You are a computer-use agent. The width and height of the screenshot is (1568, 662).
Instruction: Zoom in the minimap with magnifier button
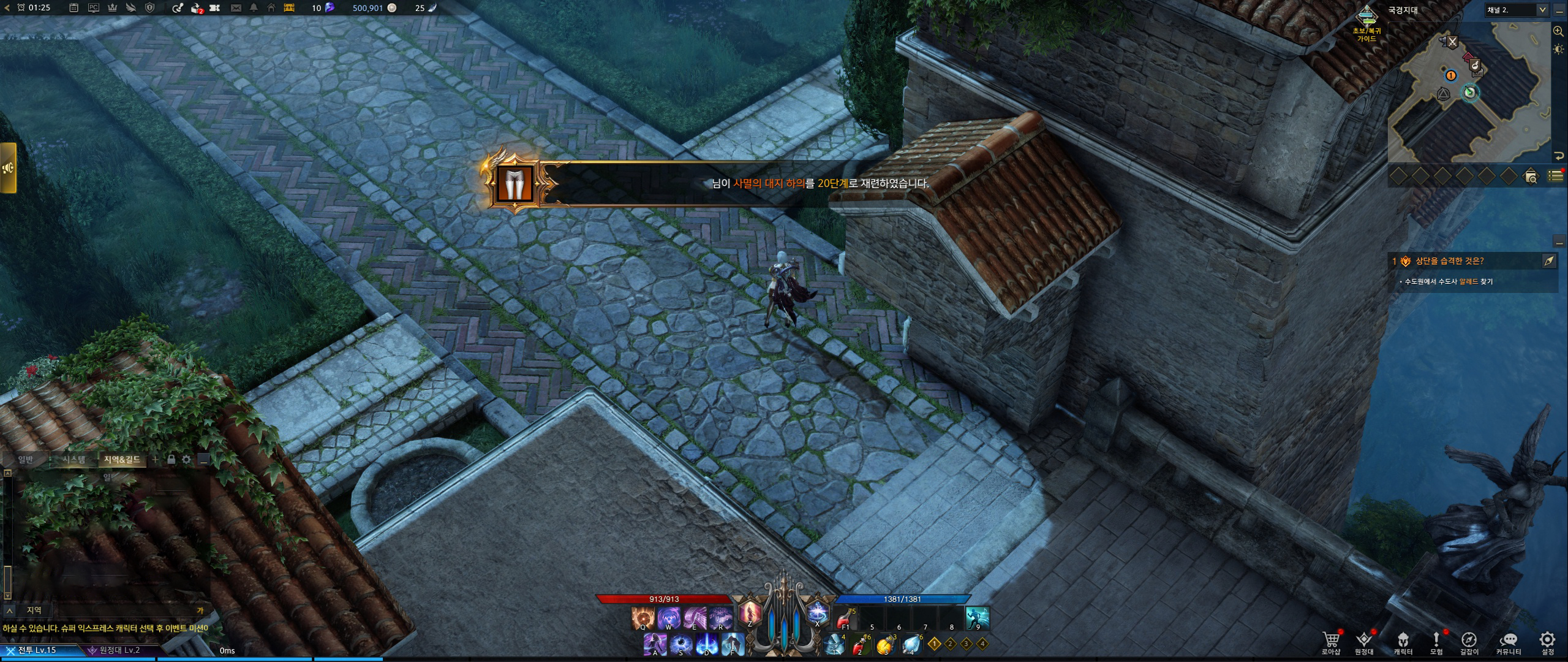click(x=1558, y=31)
